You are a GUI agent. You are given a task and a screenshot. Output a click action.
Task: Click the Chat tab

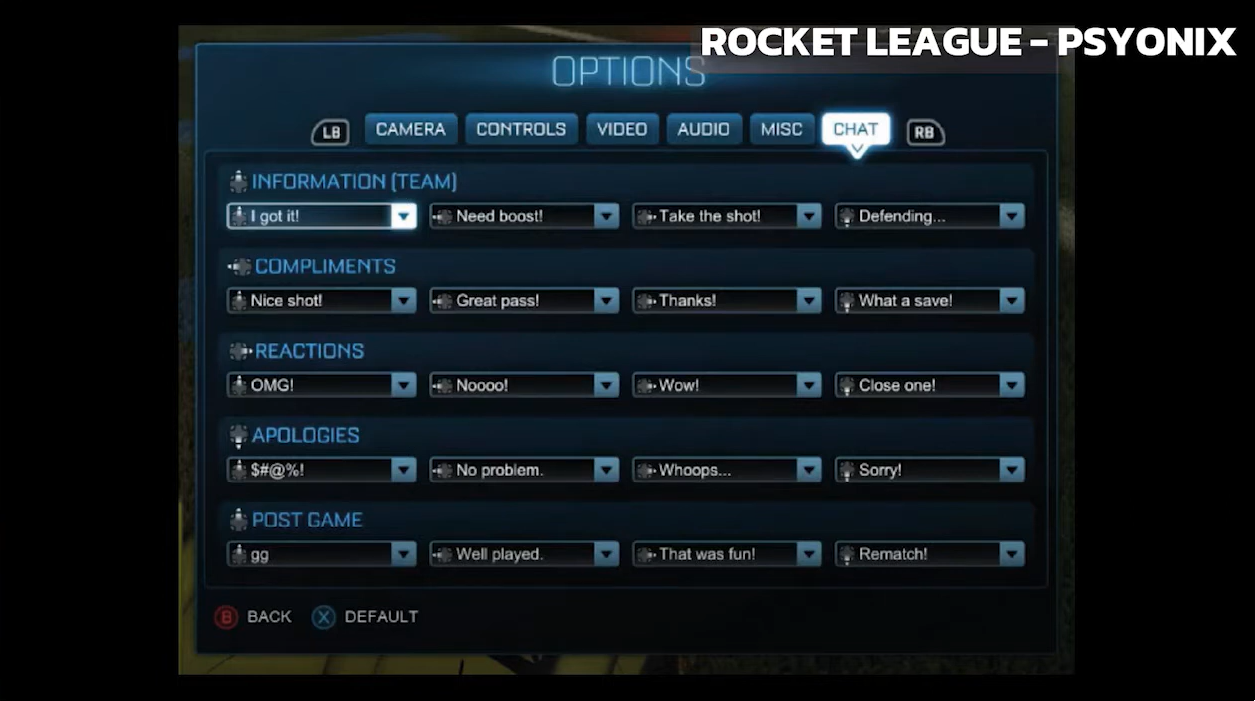pyautogui.click(x=855, y=129)
